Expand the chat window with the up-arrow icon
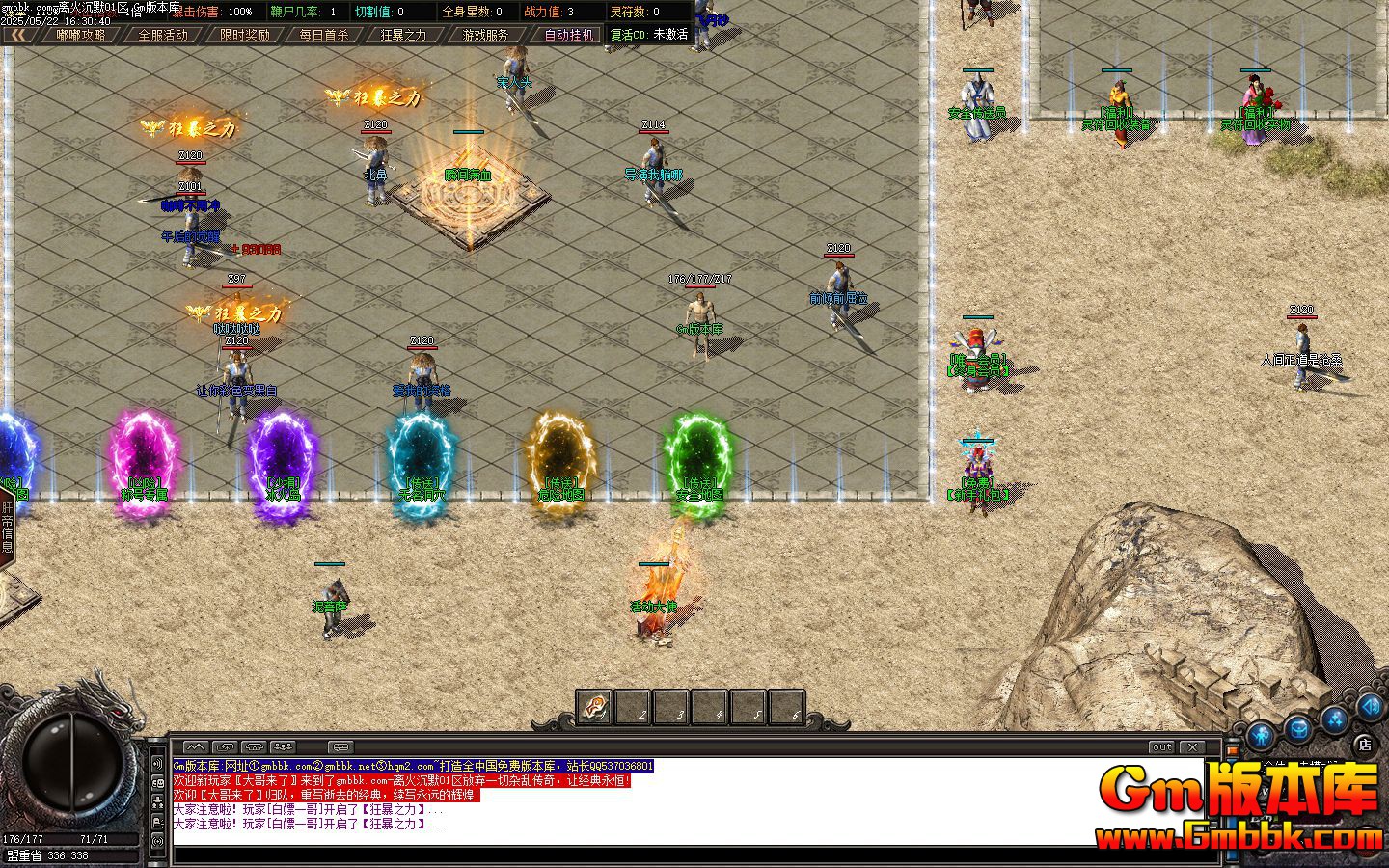The image size is (1389, 868). (196, 746)
